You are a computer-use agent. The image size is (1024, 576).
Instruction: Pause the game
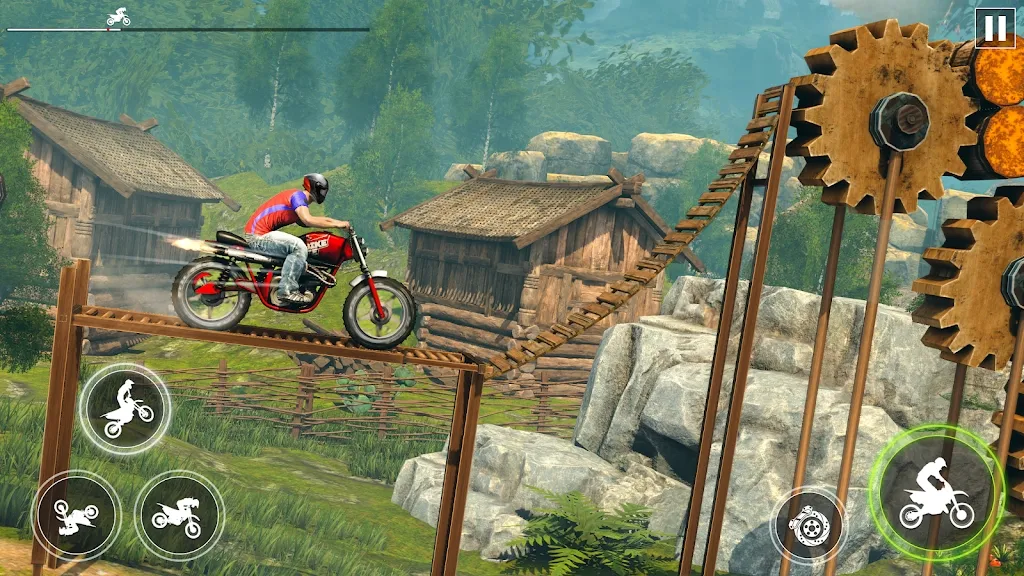coord(994,28)
